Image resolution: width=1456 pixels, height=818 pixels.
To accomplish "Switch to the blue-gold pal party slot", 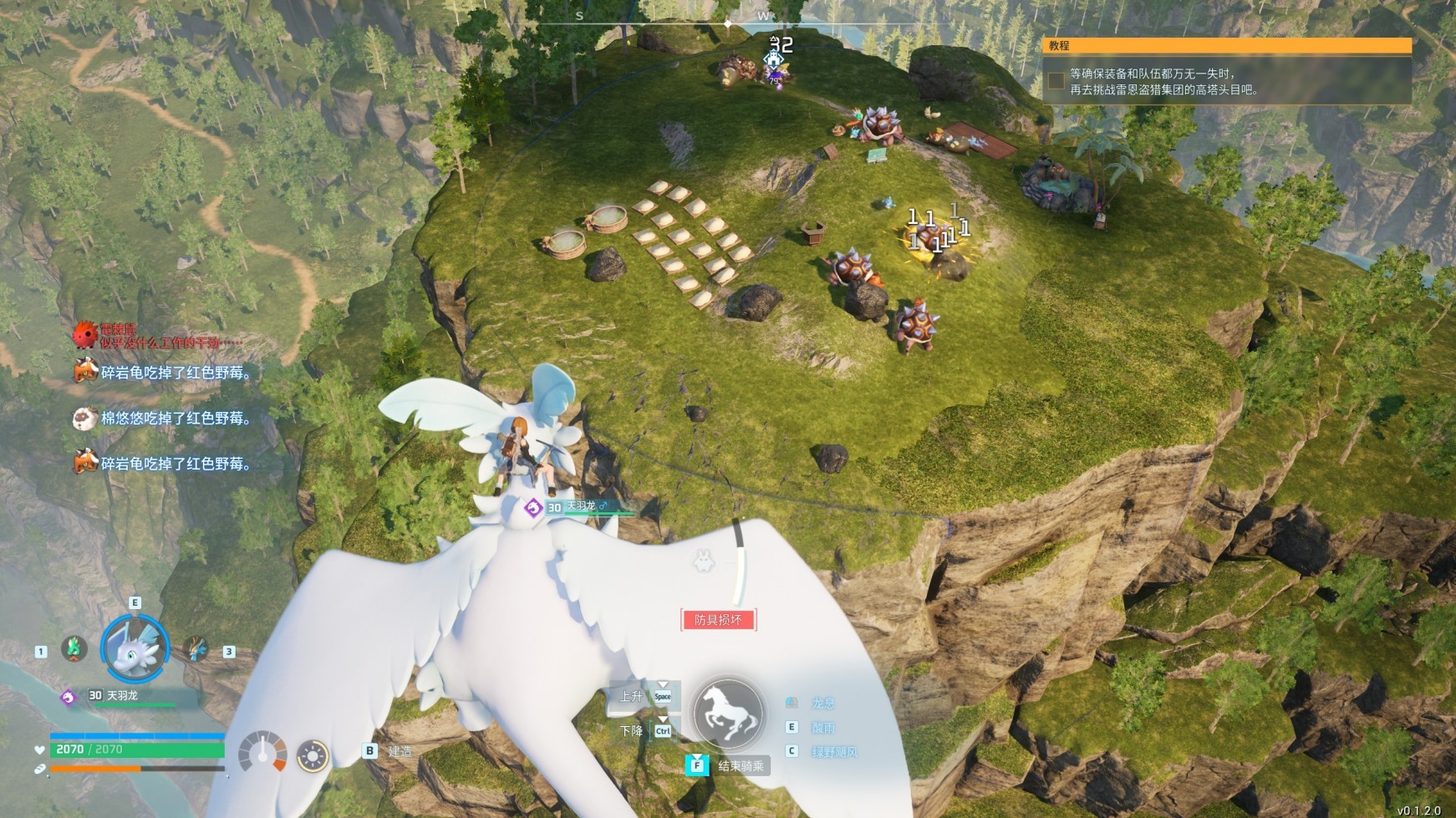I will click(196, 649).
